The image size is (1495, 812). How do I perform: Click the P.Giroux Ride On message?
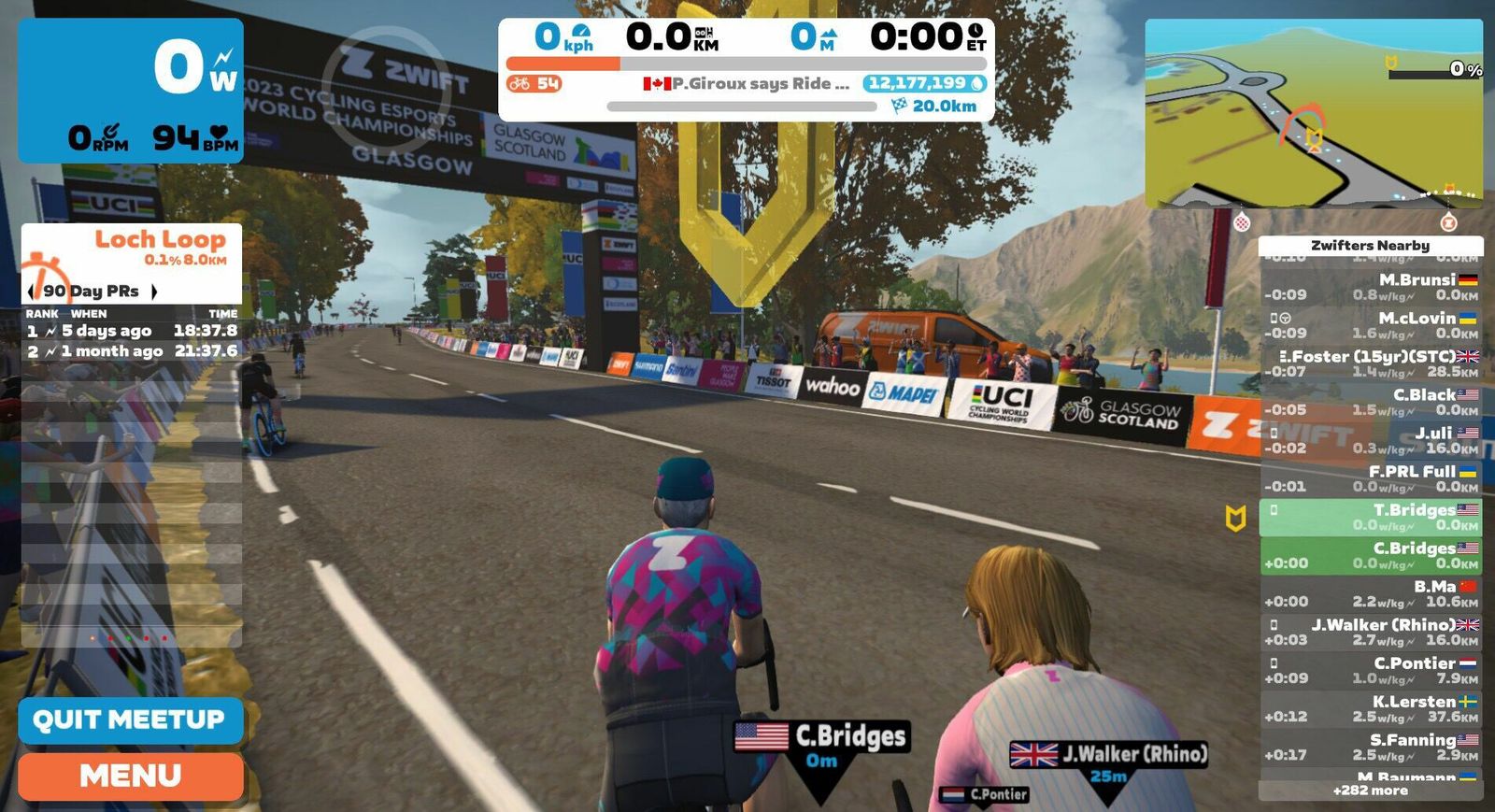click(747, 84)
